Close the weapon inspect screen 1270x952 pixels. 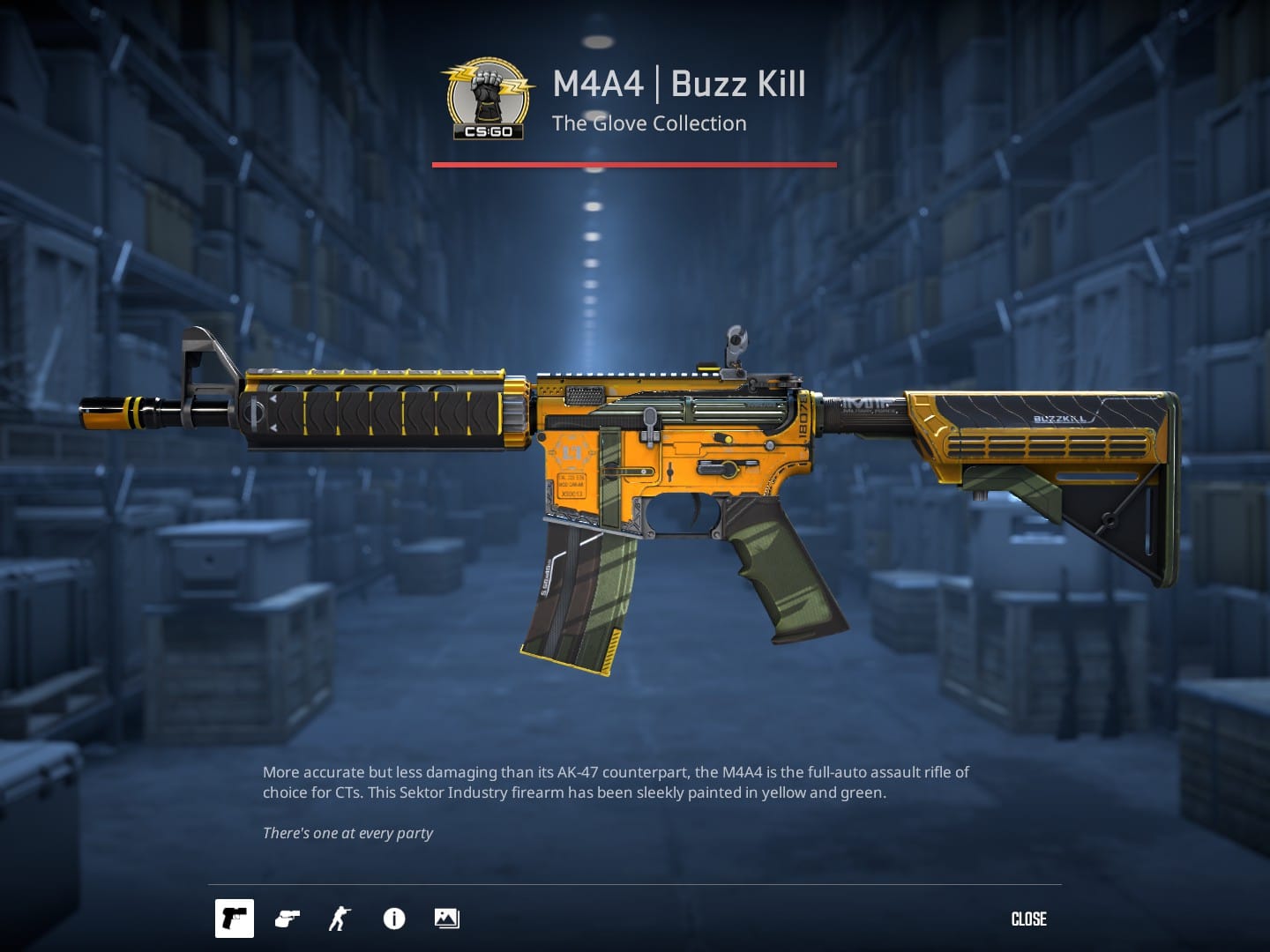coord(1028,919)
